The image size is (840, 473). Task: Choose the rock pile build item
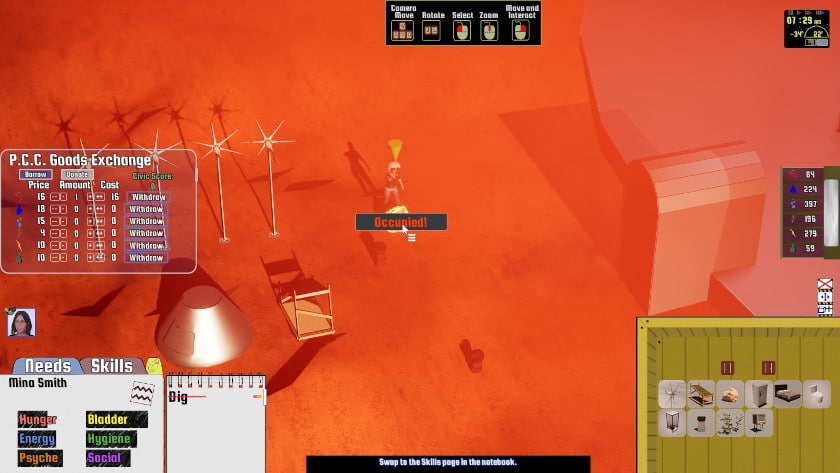730,394
